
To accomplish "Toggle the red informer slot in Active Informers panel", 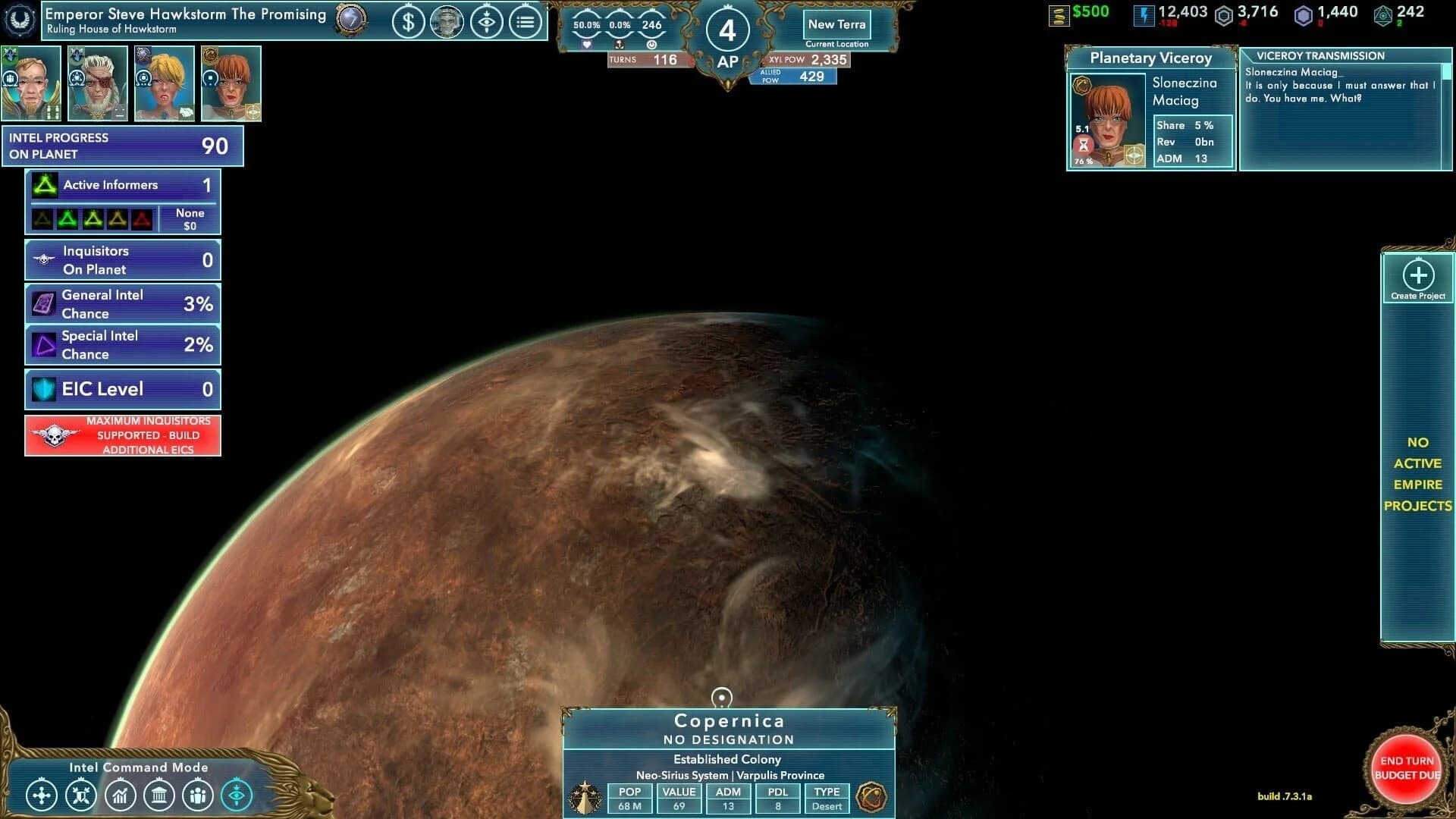I will click(x=141, y=220).
